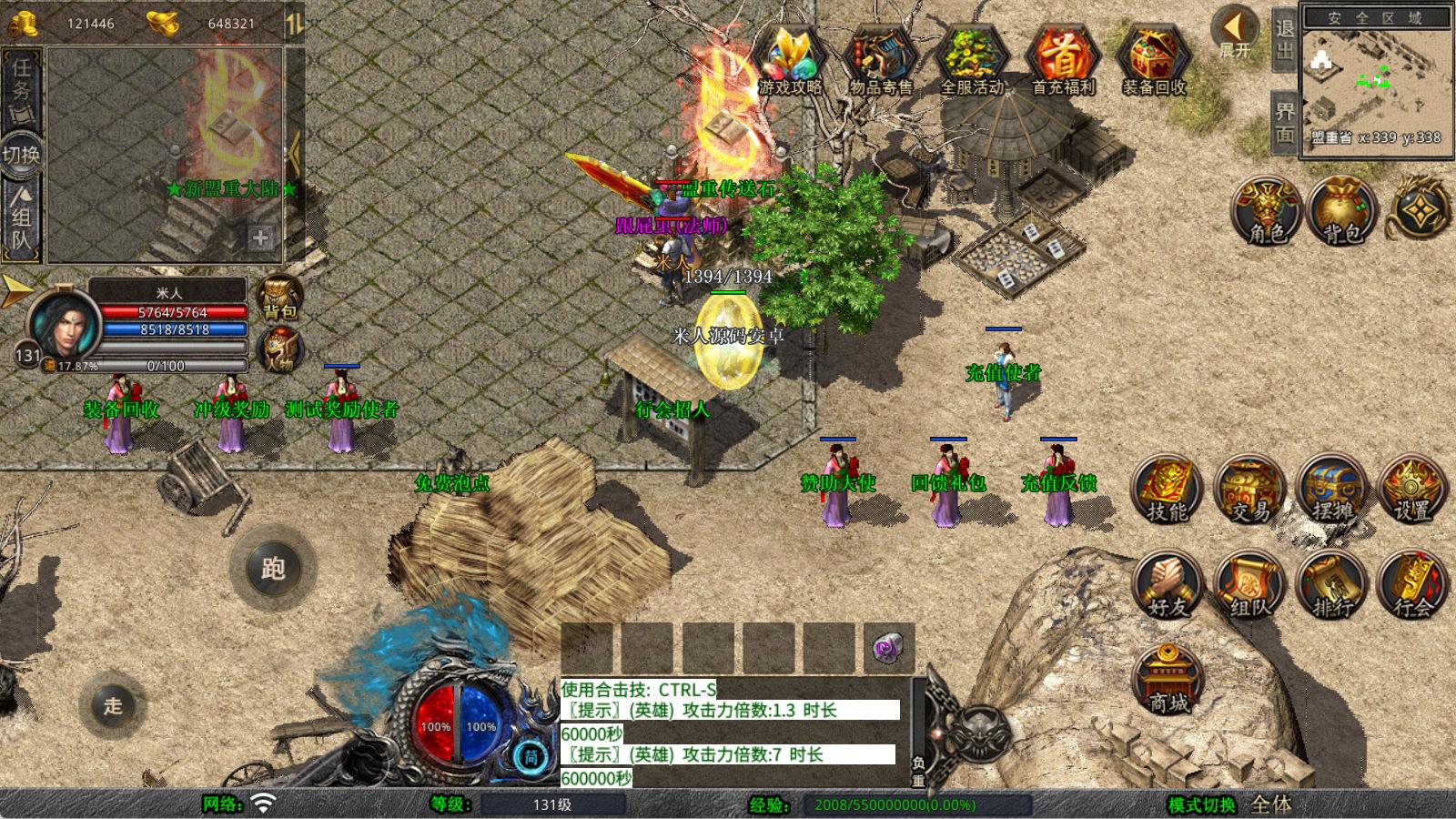Toggle the 界面 interface button

tap(1284, 123)
